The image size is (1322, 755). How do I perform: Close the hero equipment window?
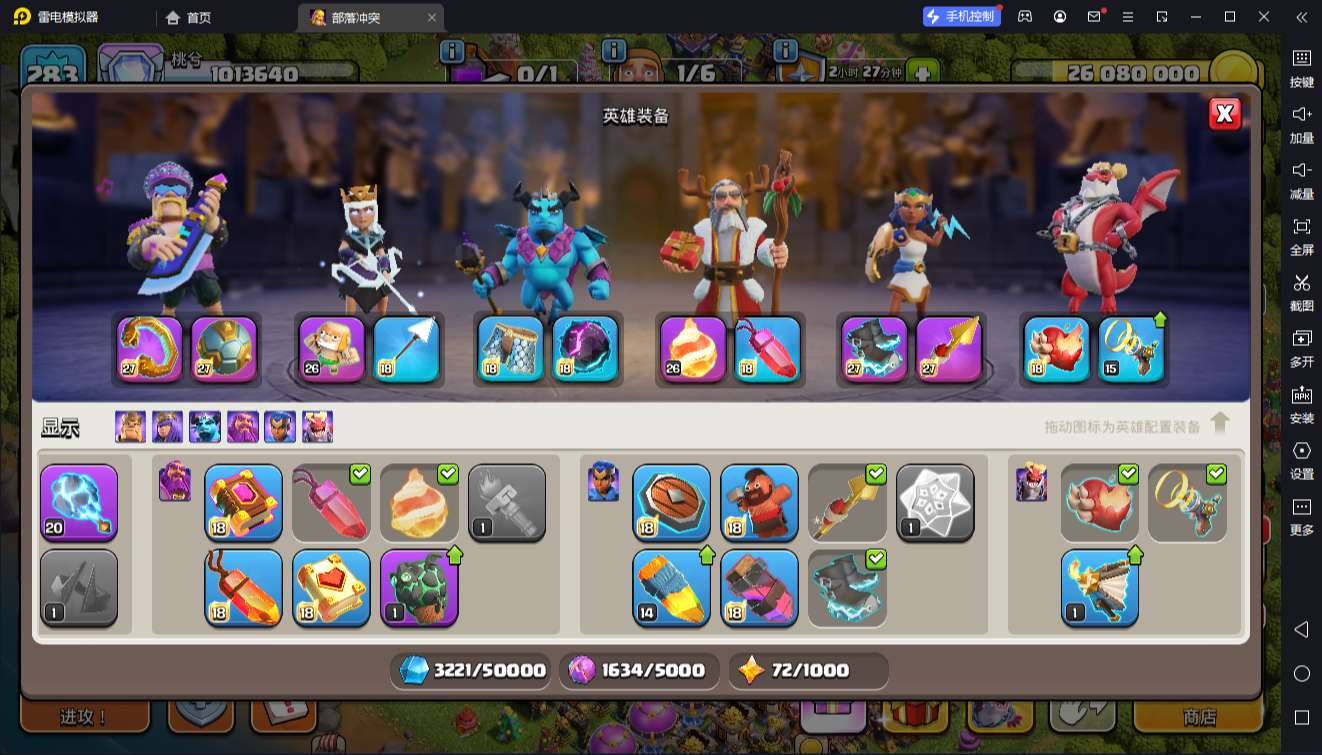pyautogui.click(x=1225, y=114)
